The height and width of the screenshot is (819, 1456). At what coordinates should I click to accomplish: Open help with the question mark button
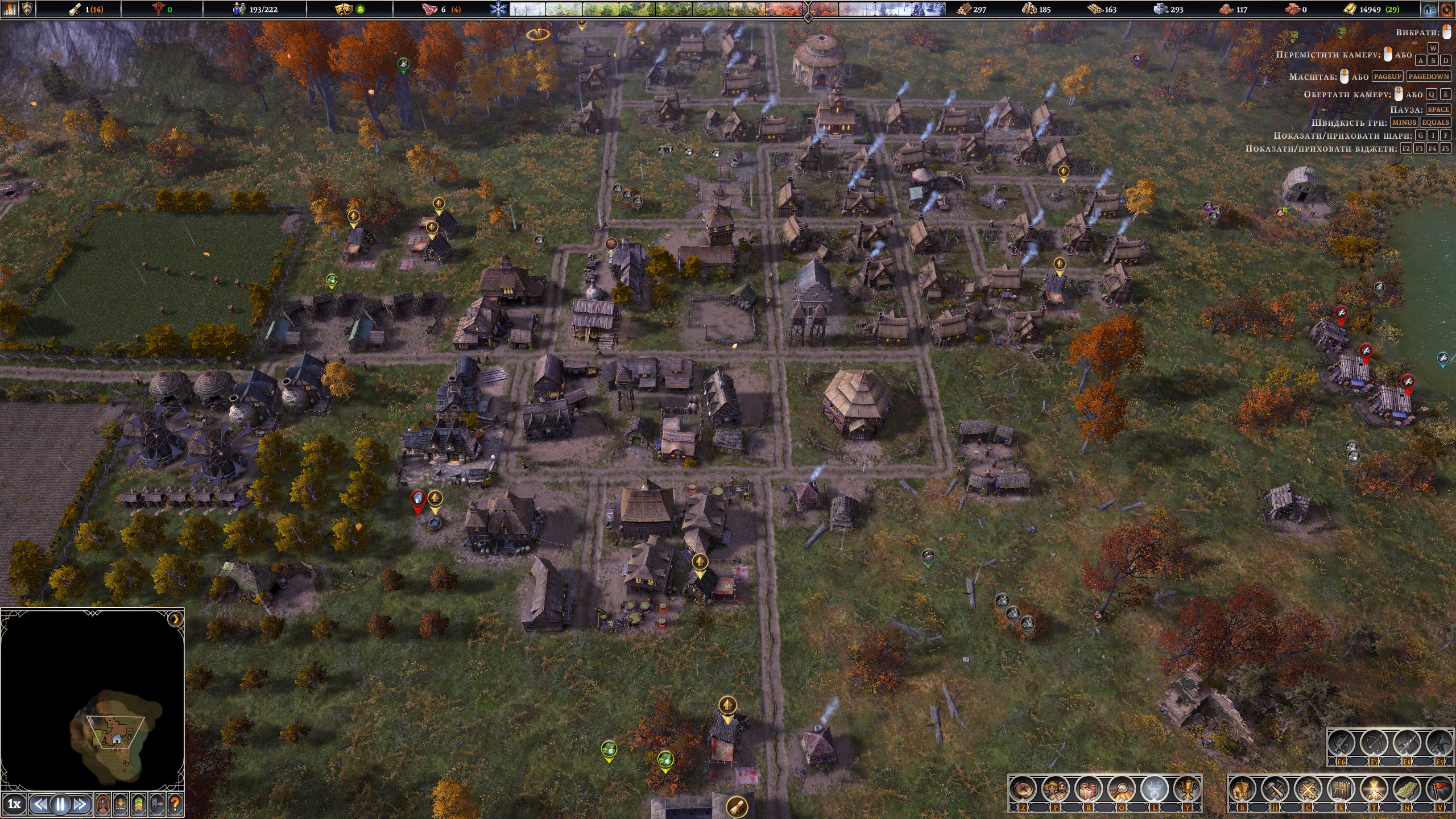coord(175,804)
